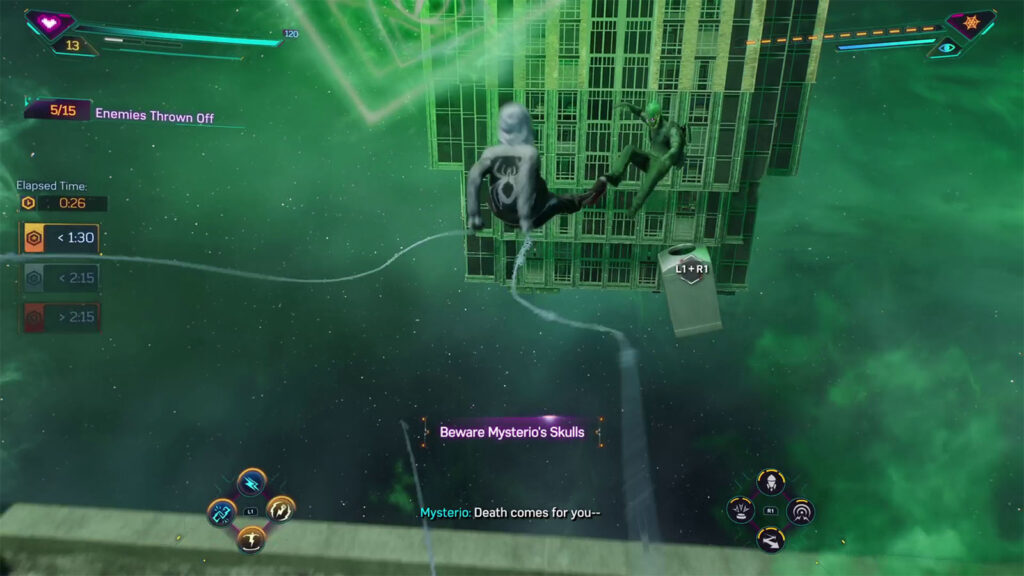Choose the rocket-shaped gadget icon
1024x576 pixels.
770,484
